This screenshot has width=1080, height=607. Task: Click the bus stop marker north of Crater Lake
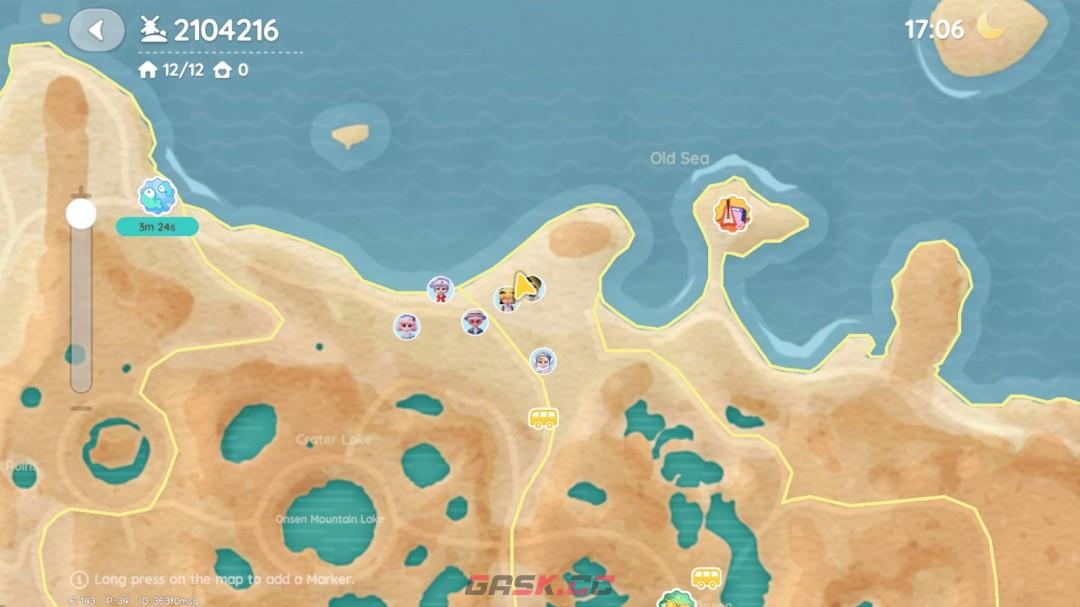click(x=543, y=418)
